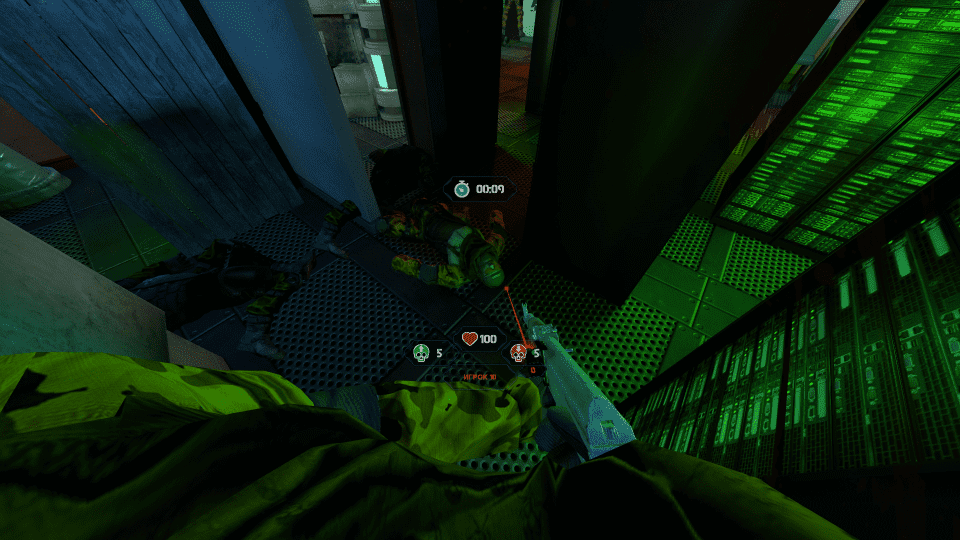The height and width of the screenshot is (540, 960).
Task: Click the green skull team icon
Action: click(x=421, y=353)
